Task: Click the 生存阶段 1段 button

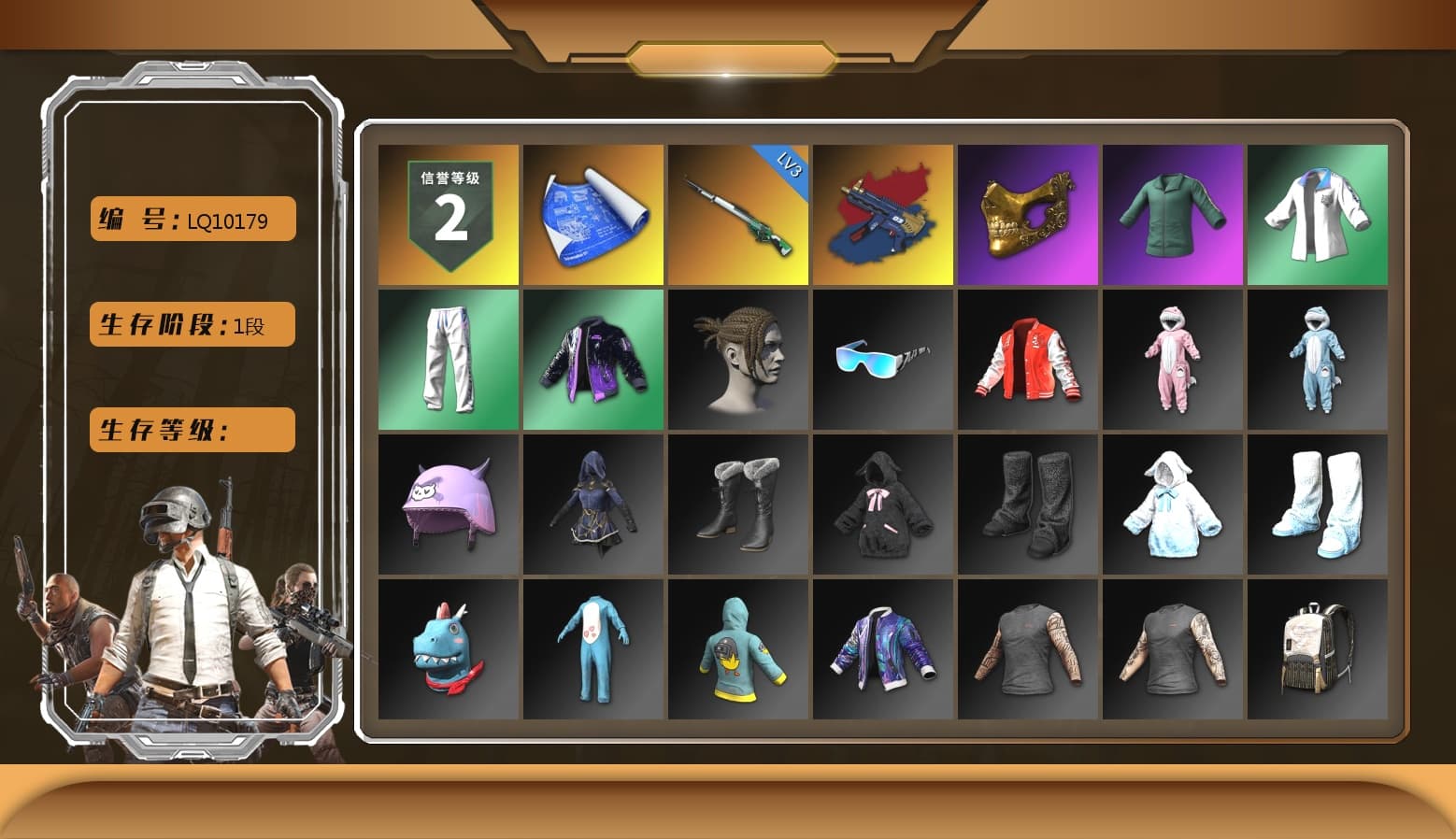Action: pos(191,324)
